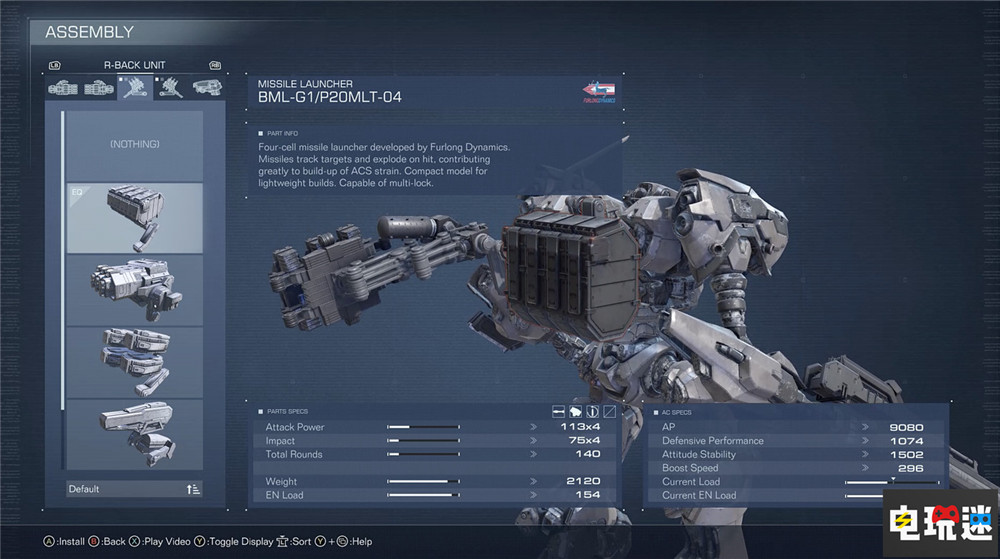
Task: Pick the part thumbnail with blue curved band
Action: 135,362
